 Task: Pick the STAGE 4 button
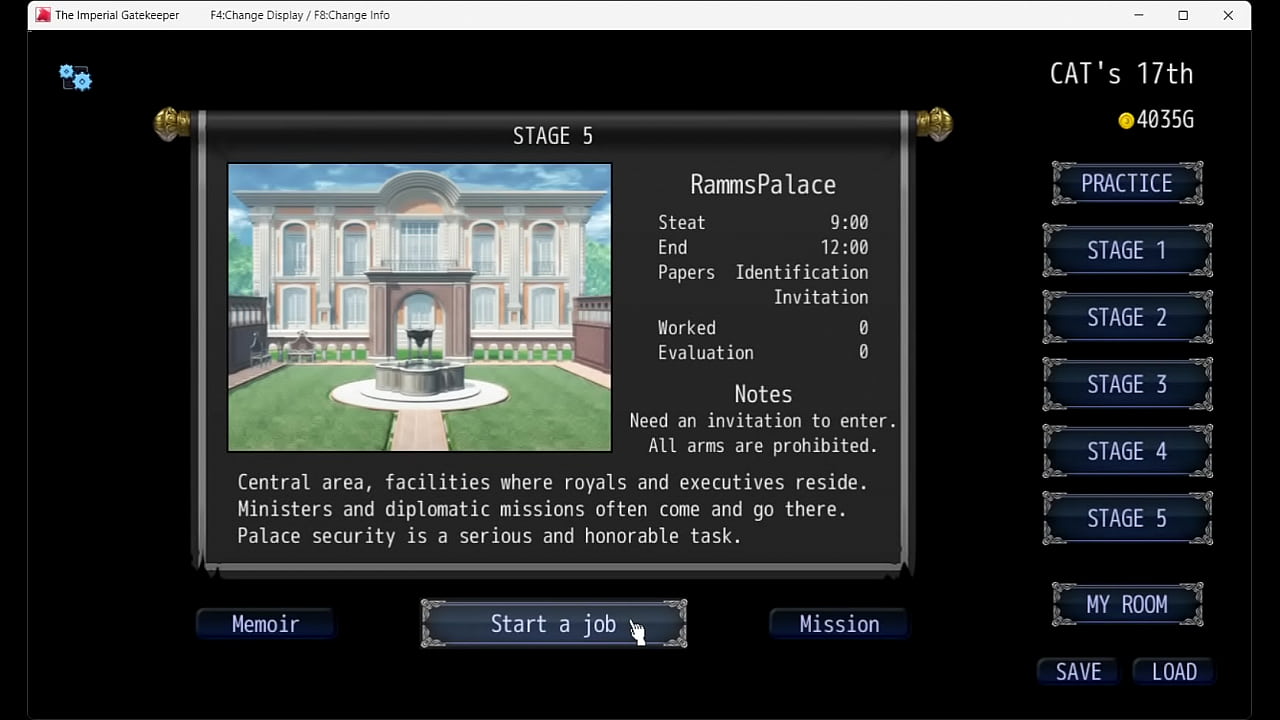tap(1126, 451)
